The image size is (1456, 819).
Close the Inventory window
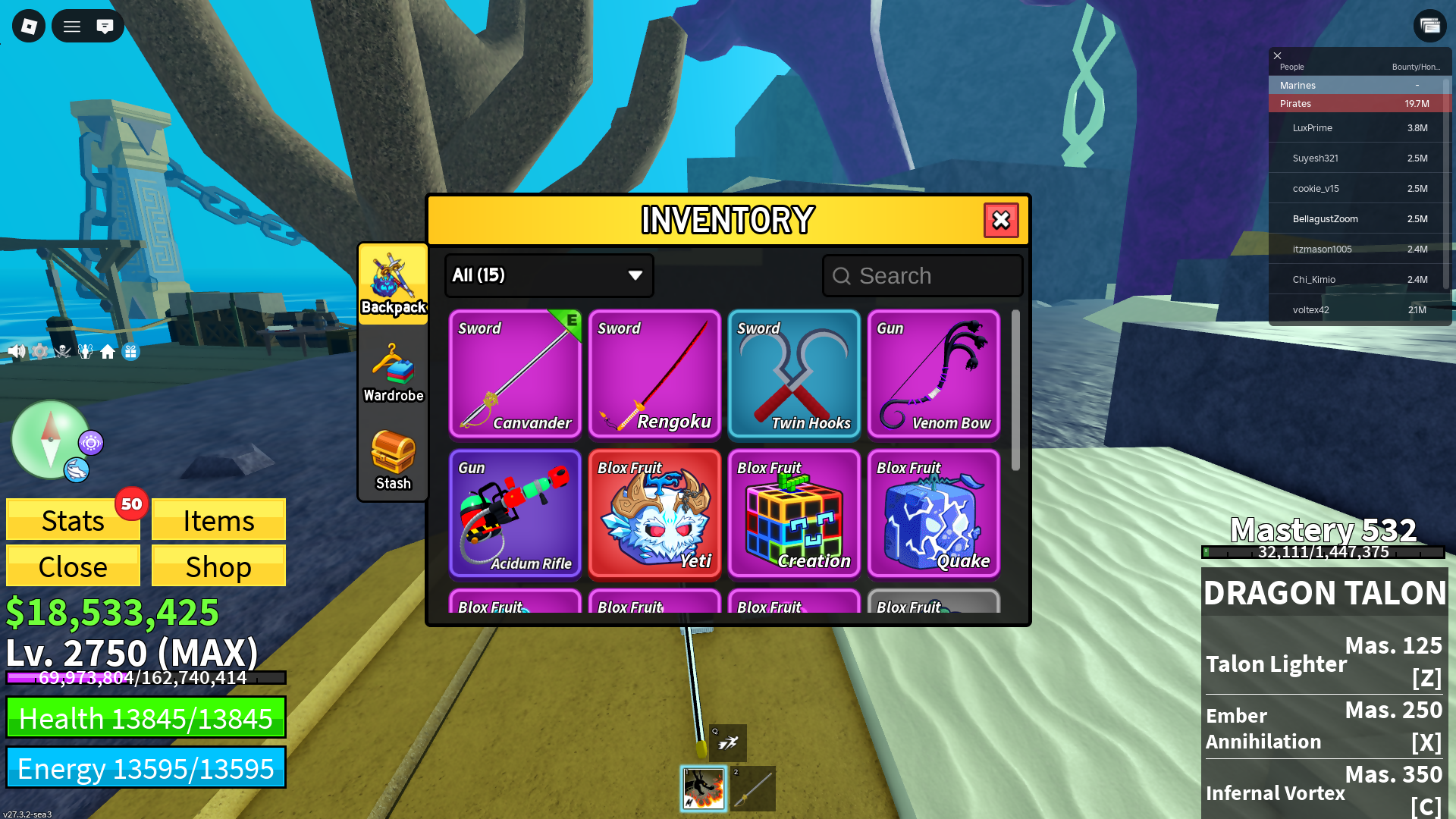[1001, 221]
